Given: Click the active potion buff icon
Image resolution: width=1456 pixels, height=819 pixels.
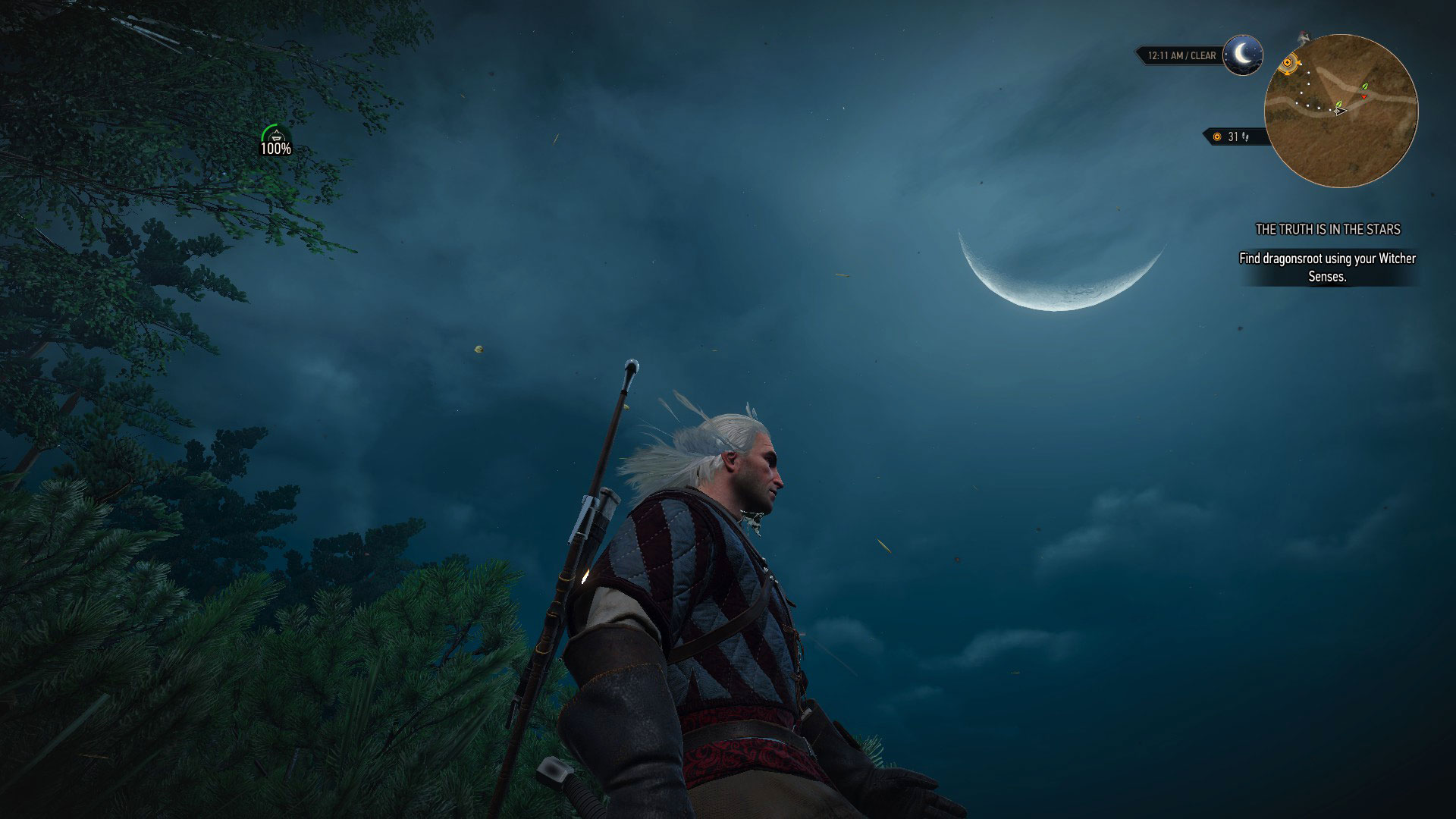Looking at the screenshot, I should (276, 136).
